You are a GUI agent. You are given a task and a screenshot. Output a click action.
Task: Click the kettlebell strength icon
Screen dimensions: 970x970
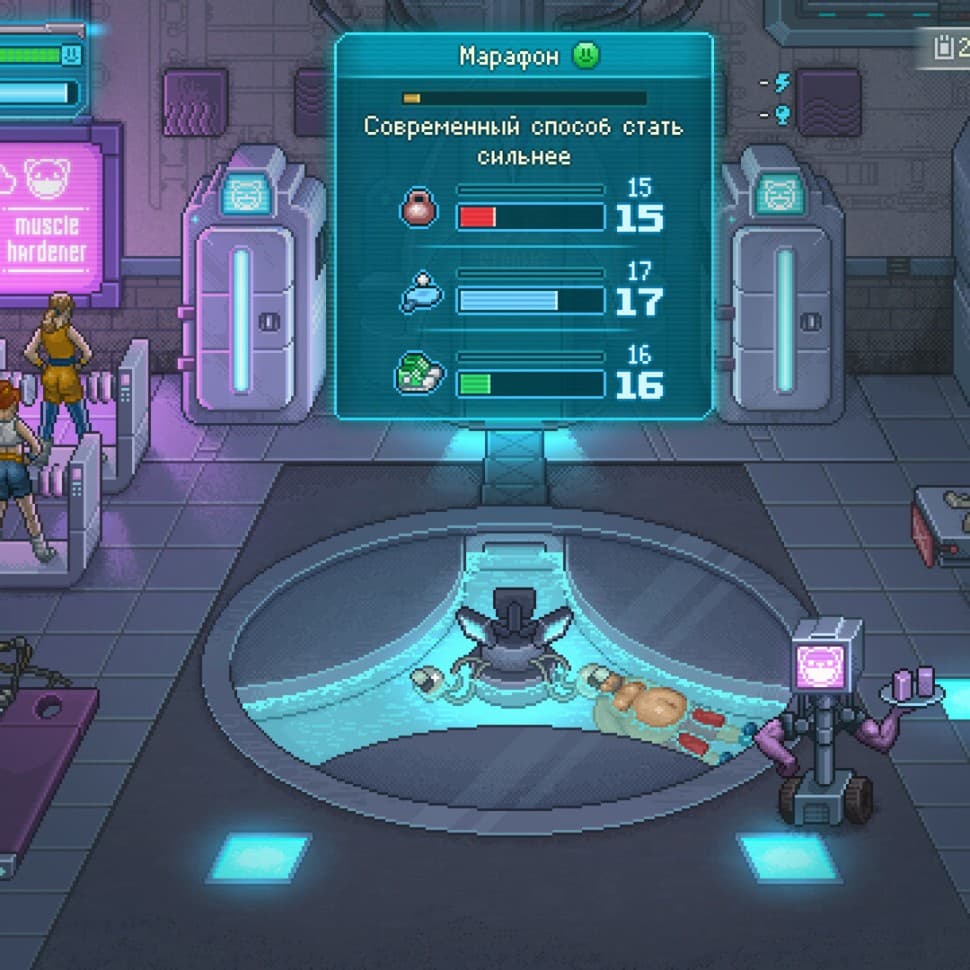coord(419,209)
